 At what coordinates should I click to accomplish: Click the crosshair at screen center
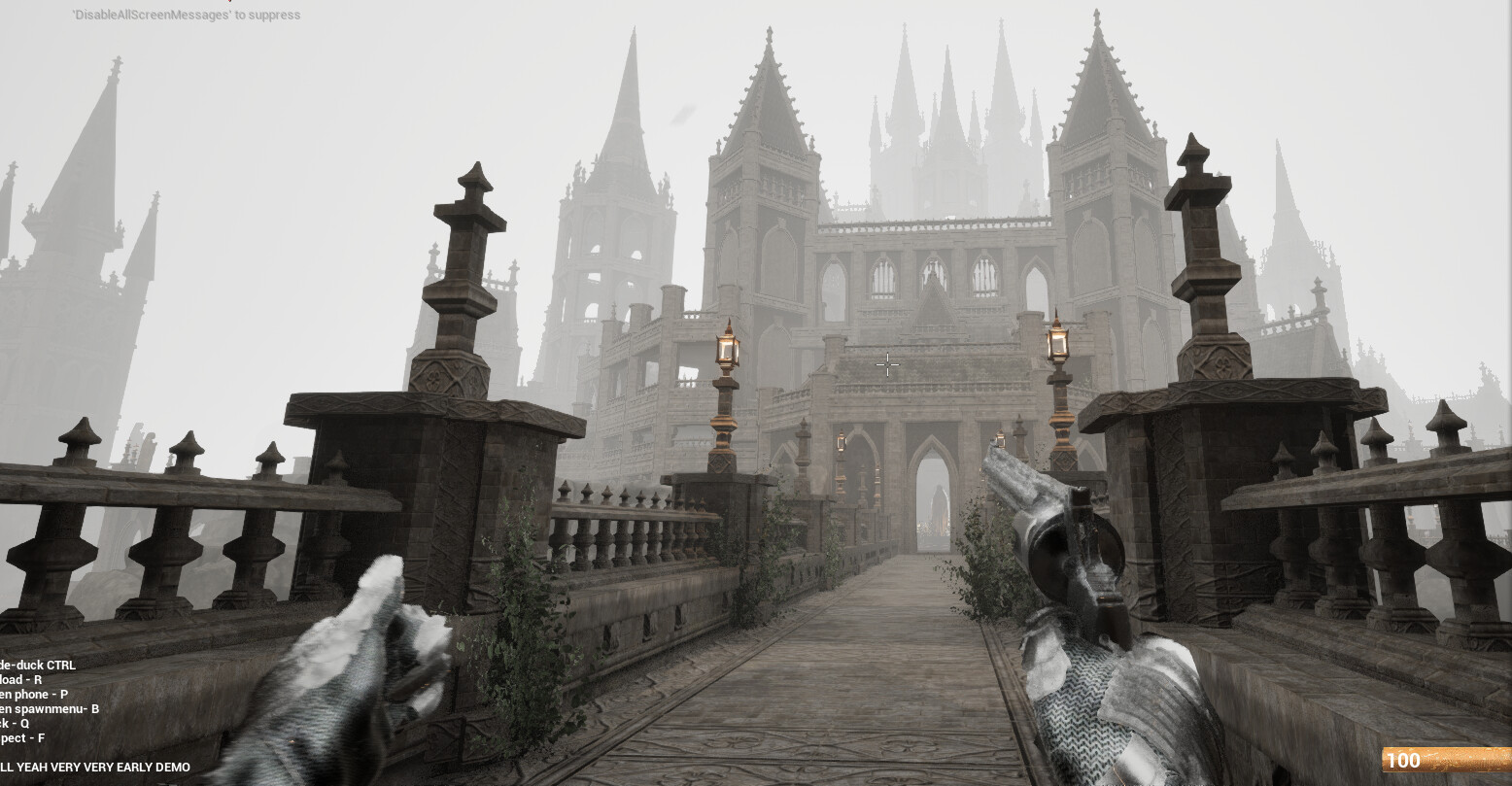click(x=888, y=363)
